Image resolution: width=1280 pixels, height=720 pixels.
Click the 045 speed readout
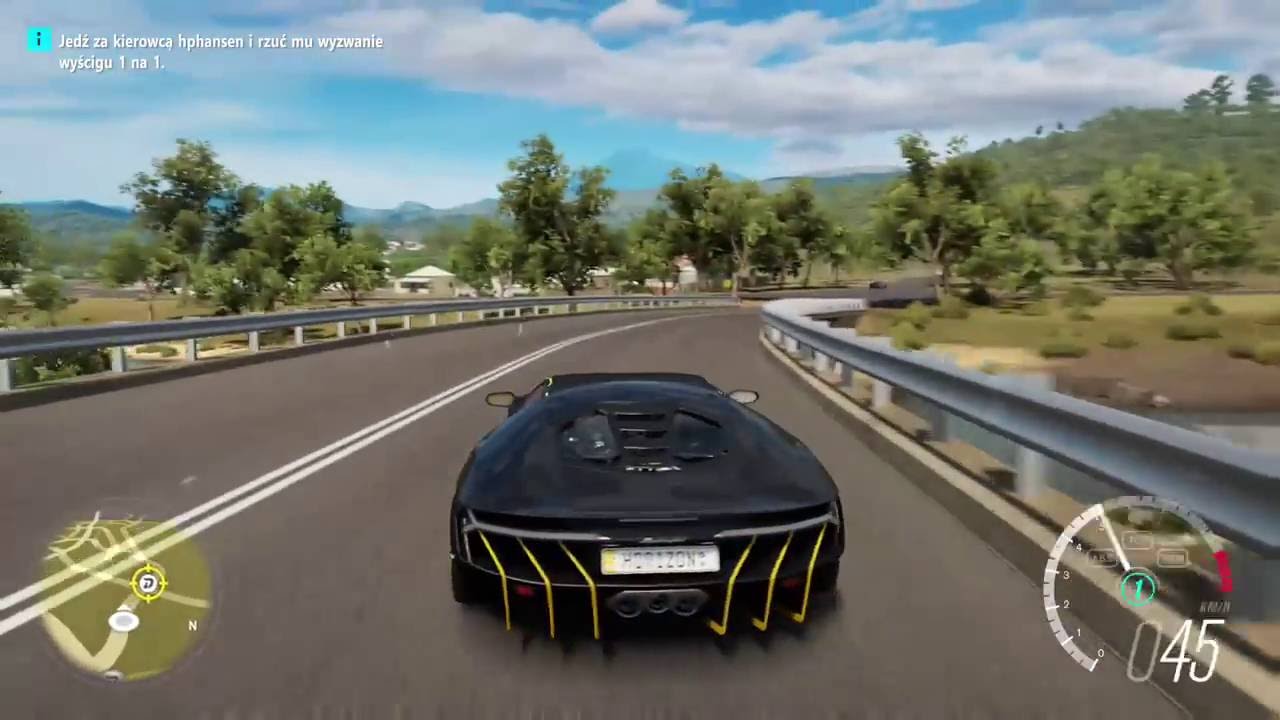point(1172,645)
